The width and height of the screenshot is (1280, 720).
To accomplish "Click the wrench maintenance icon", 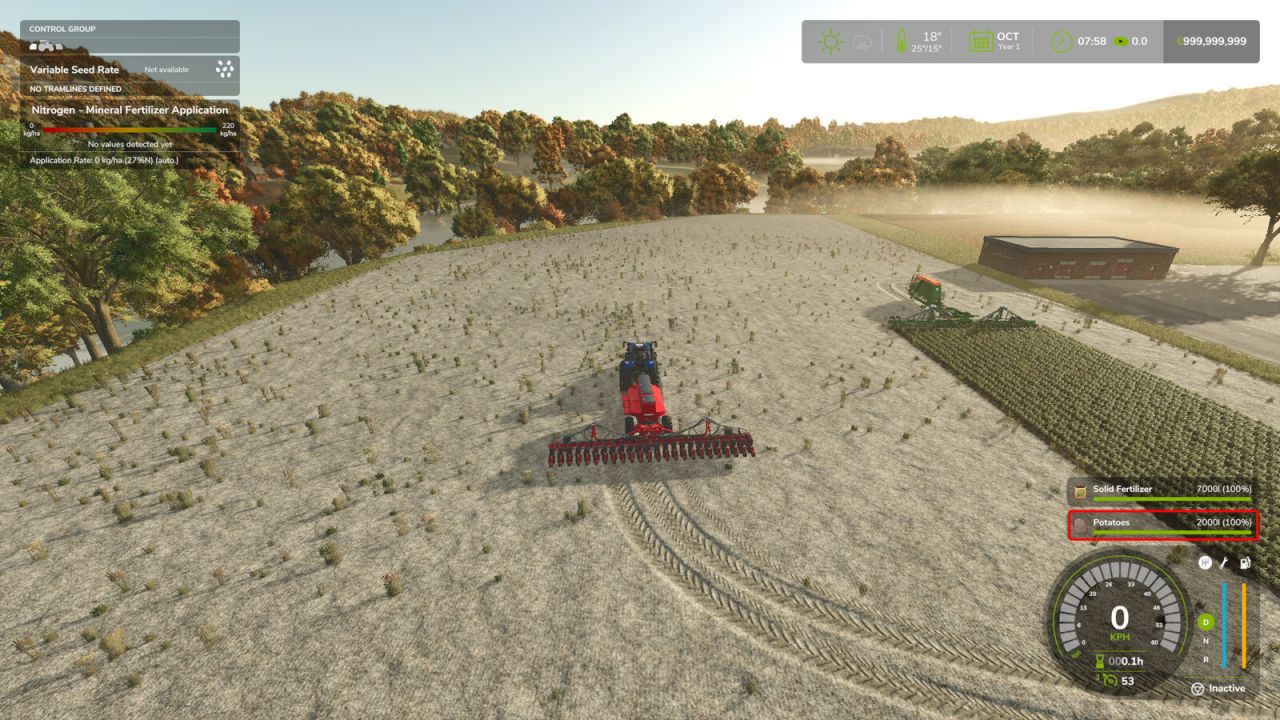I will click(x=1223, y=564).
